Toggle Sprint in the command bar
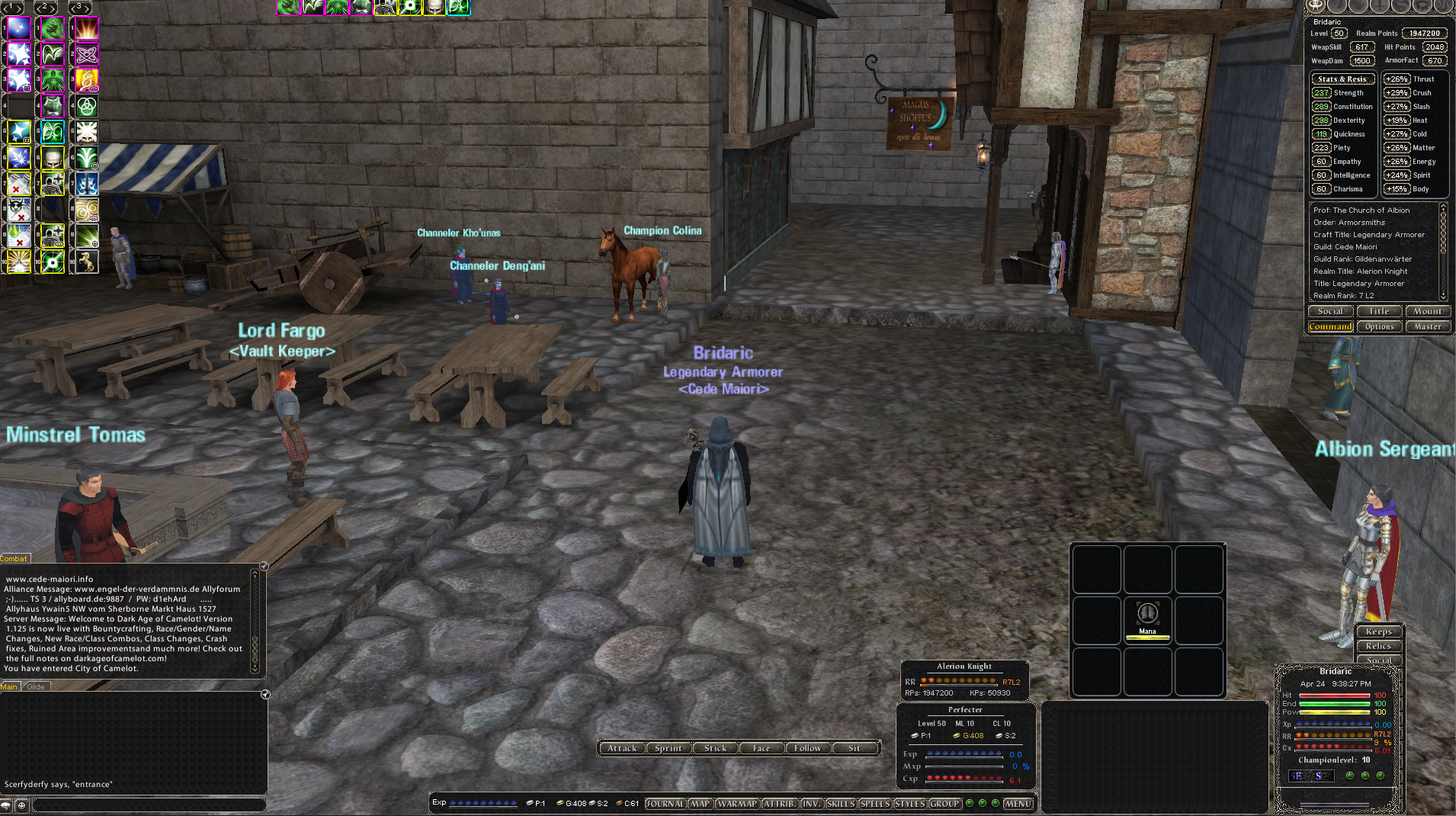1456x816 pixels. [669, 748]
